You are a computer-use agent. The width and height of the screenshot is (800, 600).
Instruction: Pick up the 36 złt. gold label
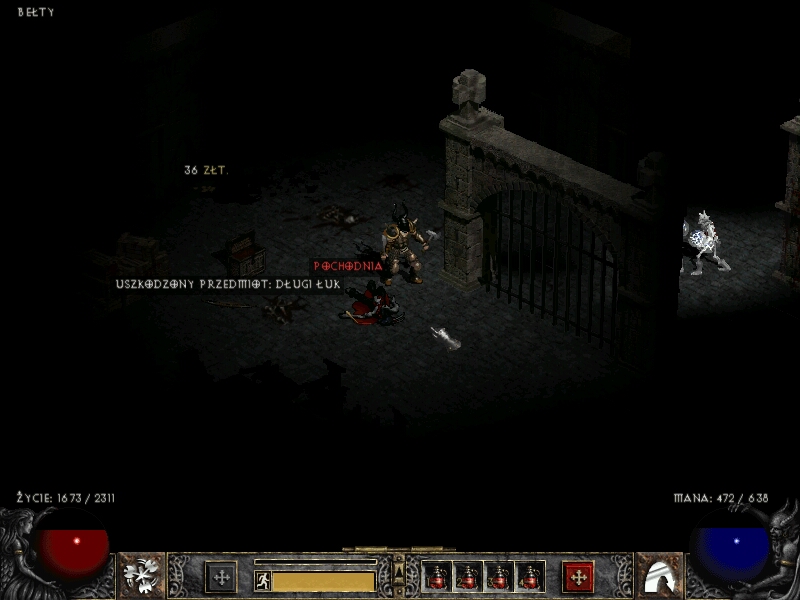coord(206,170)
